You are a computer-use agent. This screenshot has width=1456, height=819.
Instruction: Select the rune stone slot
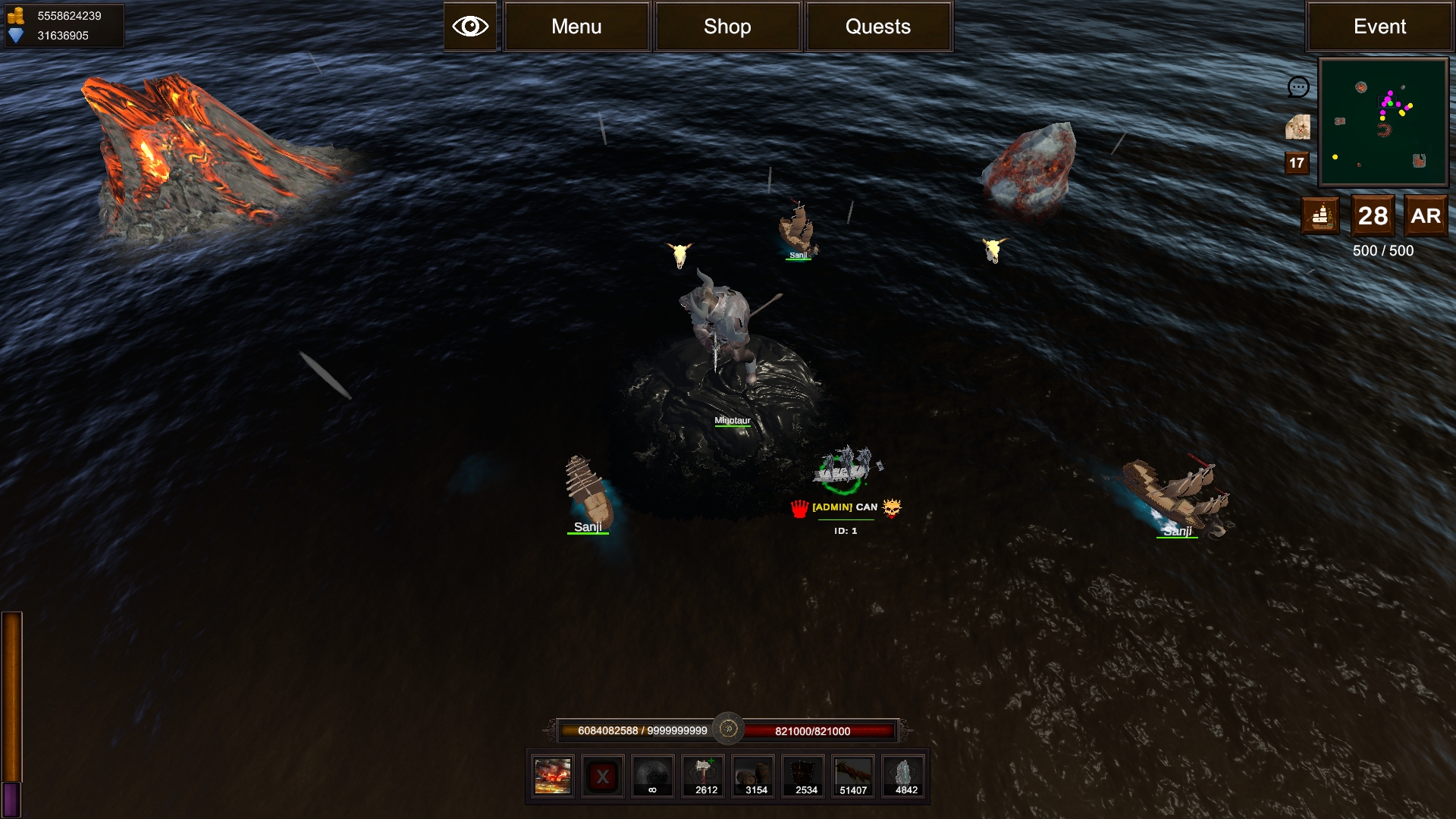pyautogui.click(x=904, y=777)
